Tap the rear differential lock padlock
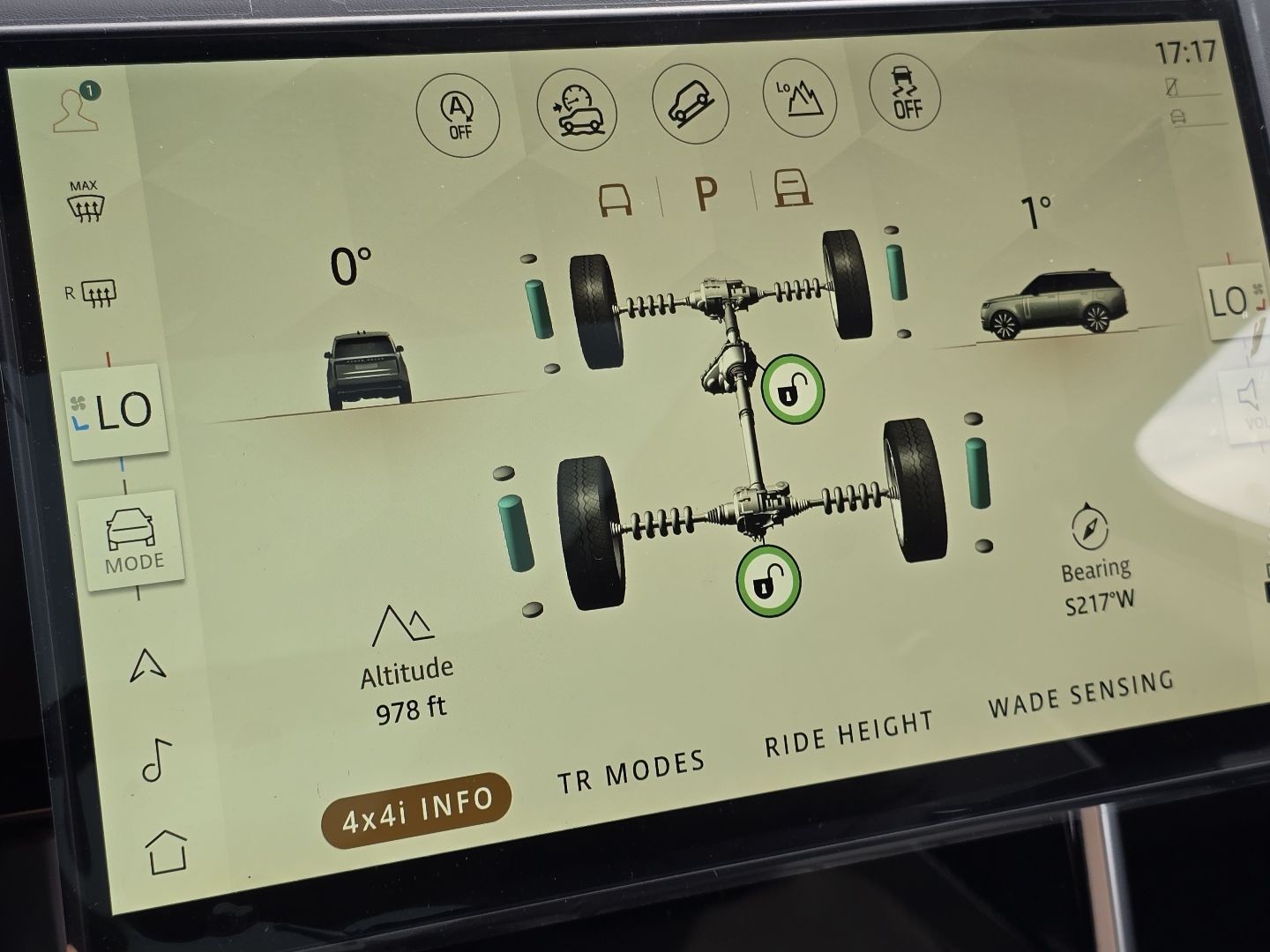Image resolution: width=1270 pixels, height=952 pixels. 769,581
